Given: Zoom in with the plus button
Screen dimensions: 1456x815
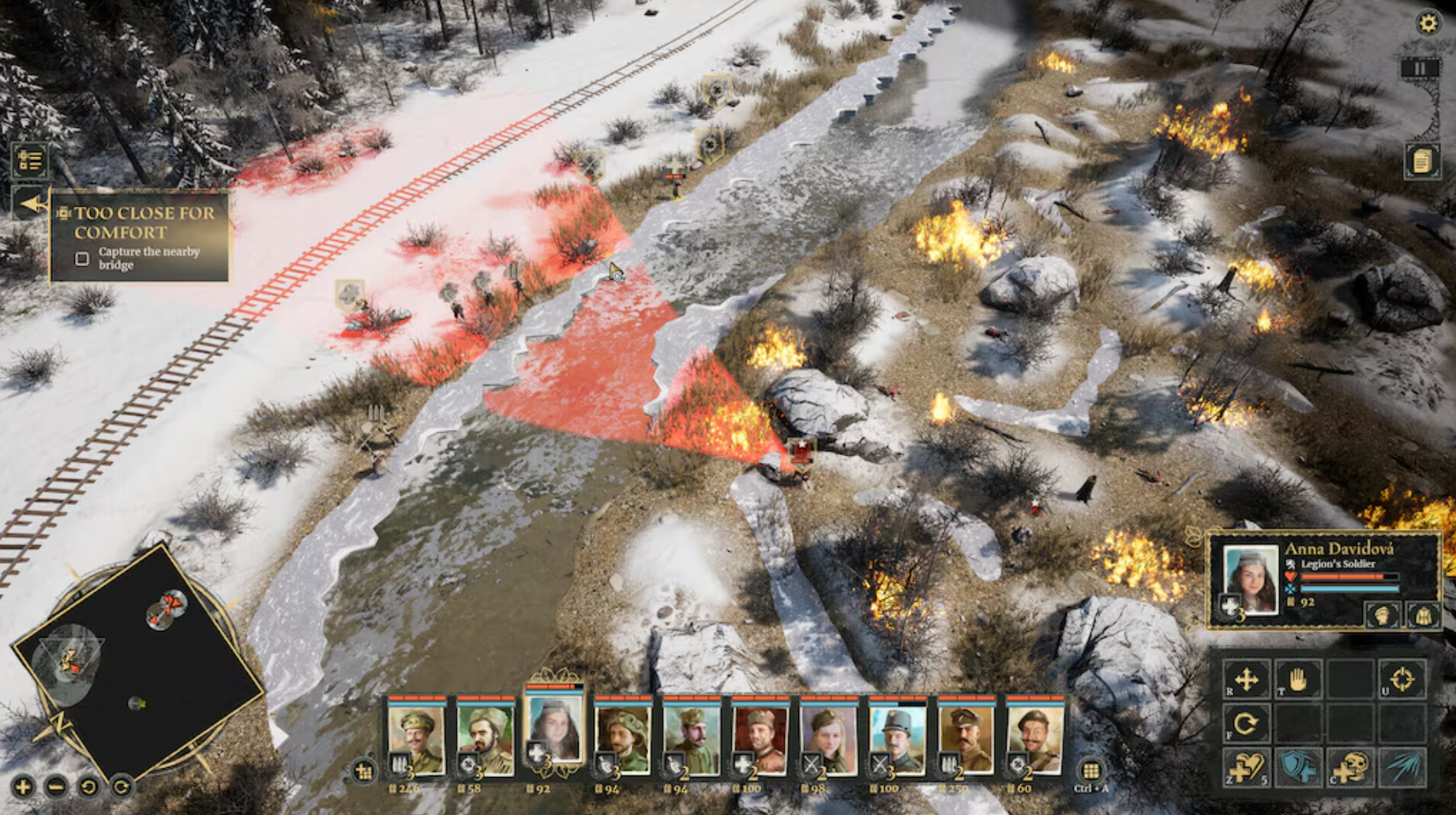Looking at the screenshot, I should 23,787.
